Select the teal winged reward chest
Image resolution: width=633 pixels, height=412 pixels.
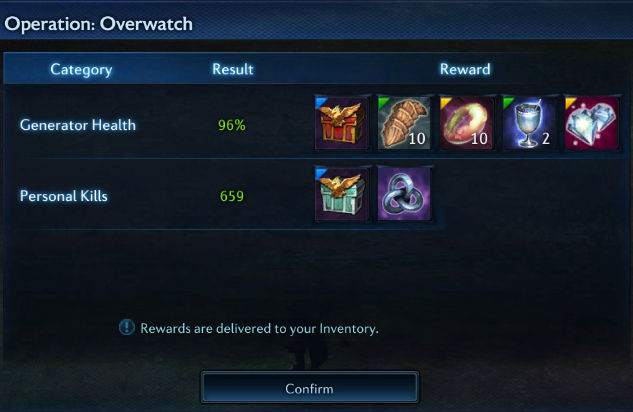[x=342, y=194]
